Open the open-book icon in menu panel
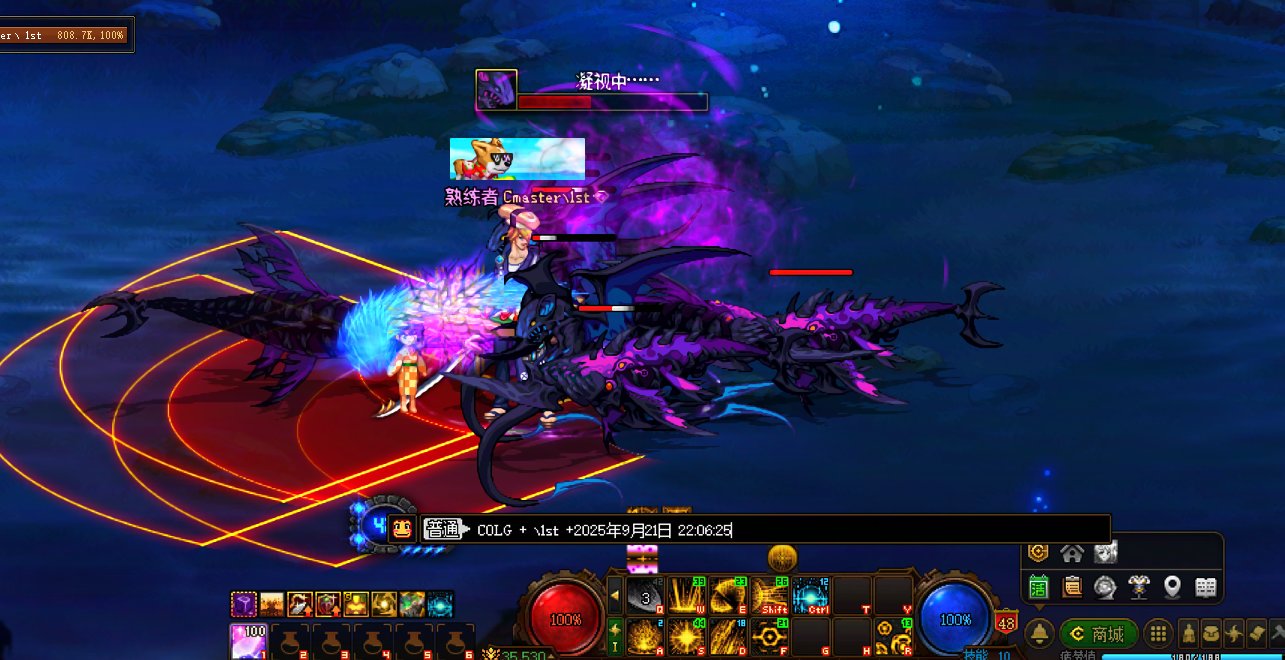The image size is (1285, 660). click(x=1206, y=587)
